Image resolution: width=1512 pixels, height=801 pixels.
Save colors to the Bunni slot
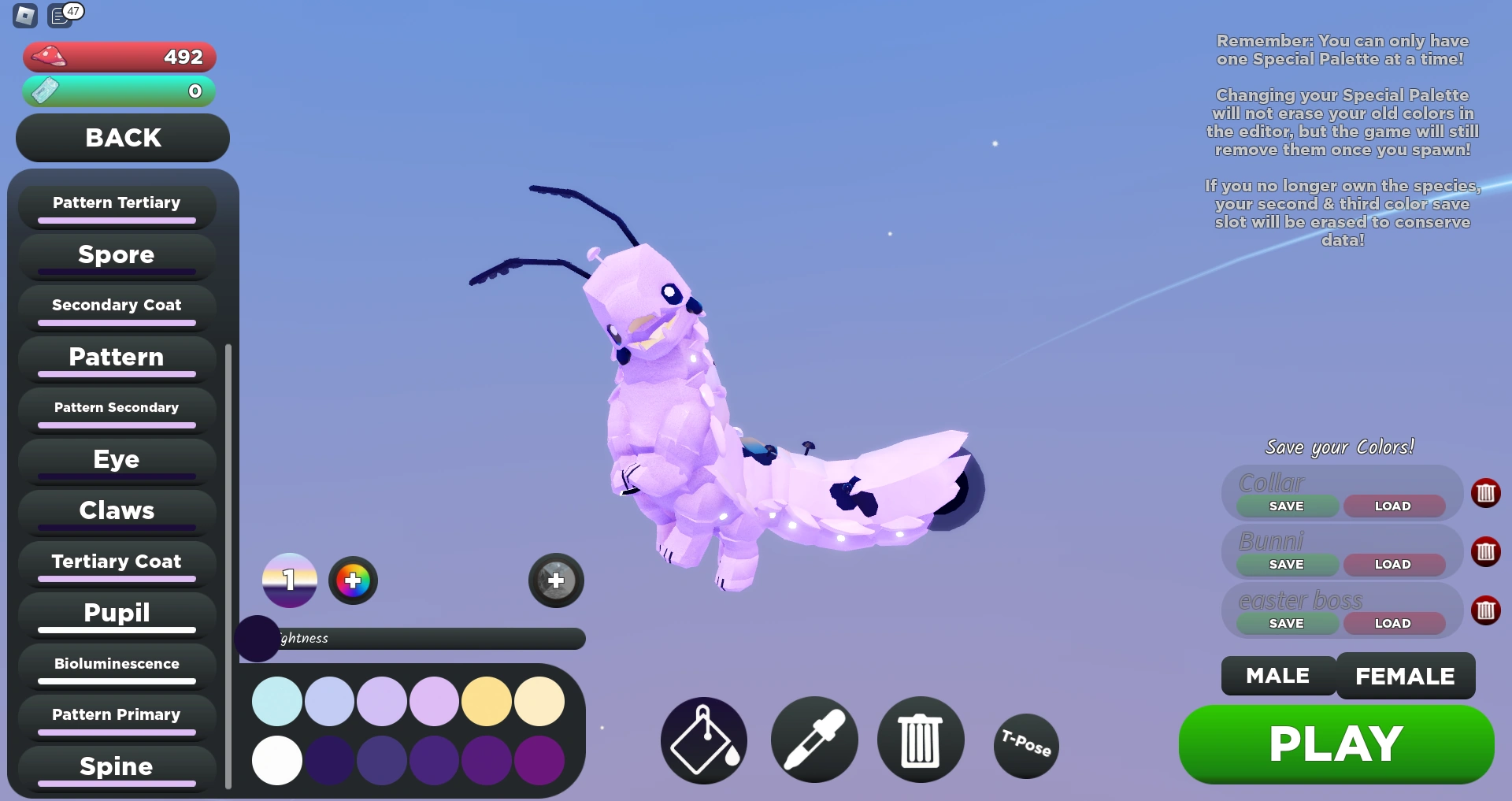point(1285,564)
